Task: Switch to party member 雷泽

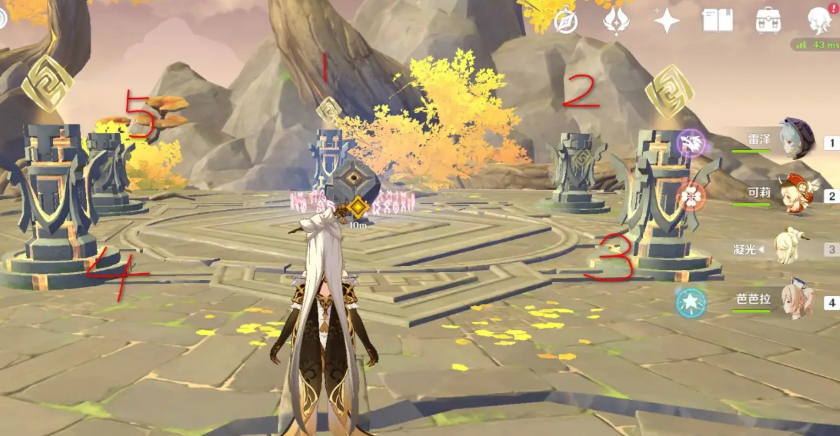Action: pos(796,141)
